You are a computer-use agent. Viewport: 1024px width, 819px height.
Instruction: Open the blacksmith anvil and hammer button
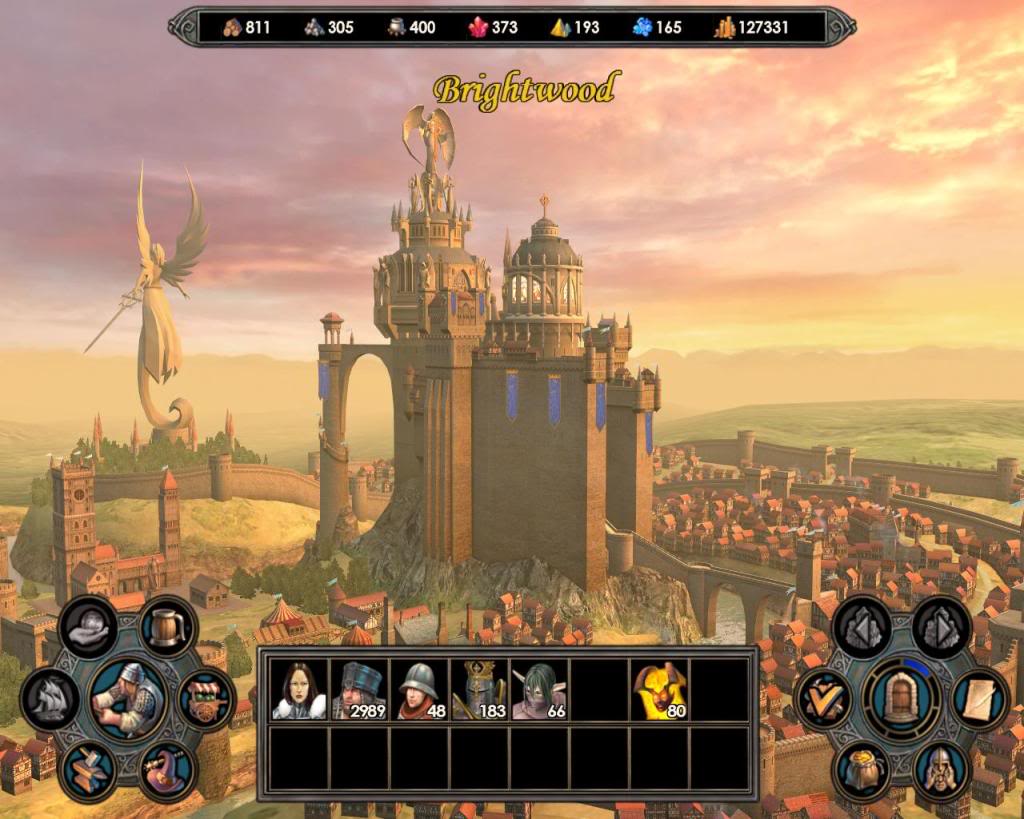pos(90,770)
